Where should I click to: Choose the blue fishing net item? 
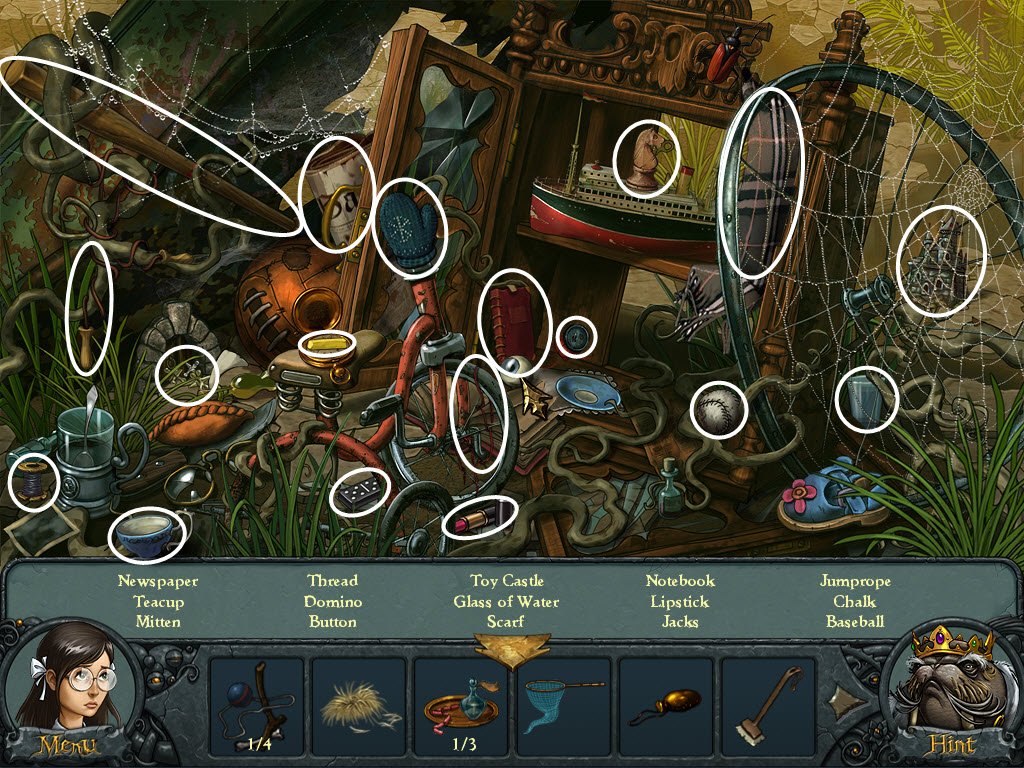click(x=564, y=705)
